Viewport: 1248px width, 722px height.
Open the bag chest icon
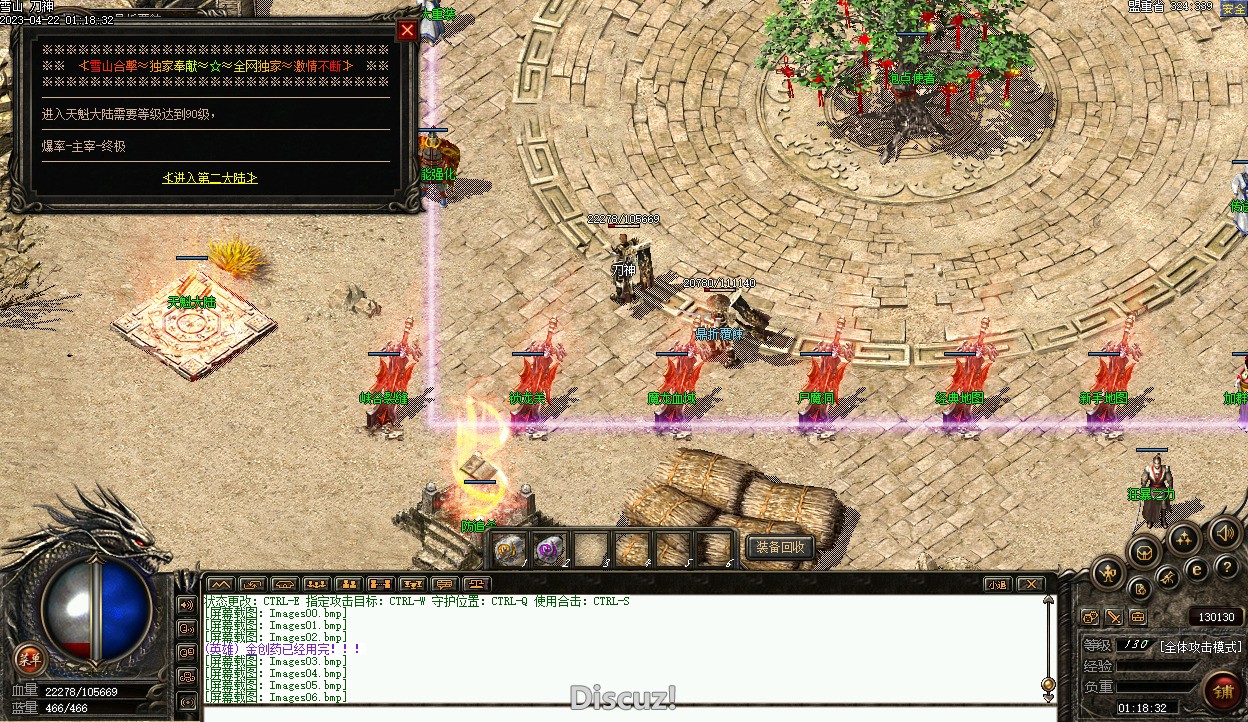[x=1144, y=551]
